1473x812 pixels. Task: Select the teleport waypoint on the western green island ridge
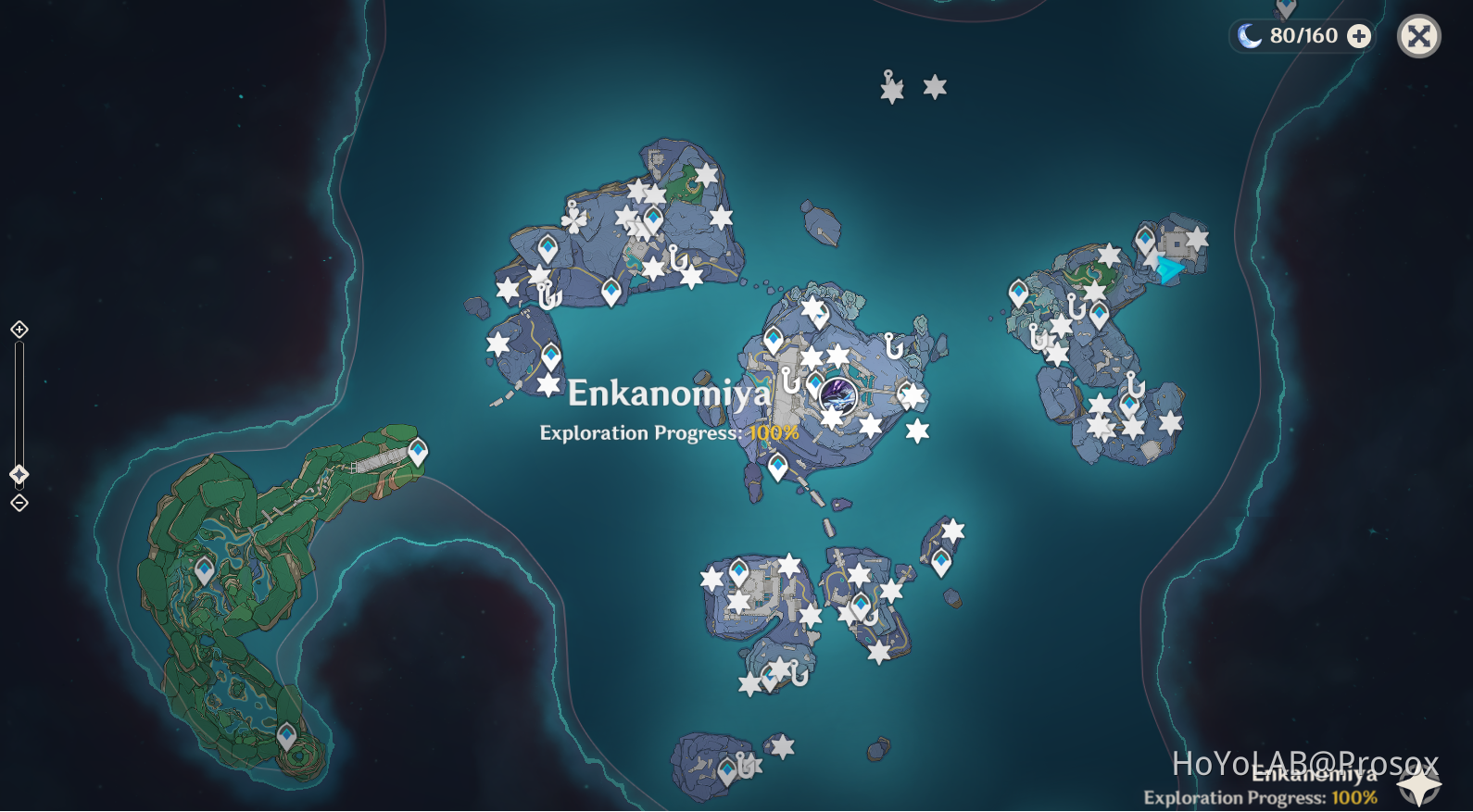tap(419, 450)
